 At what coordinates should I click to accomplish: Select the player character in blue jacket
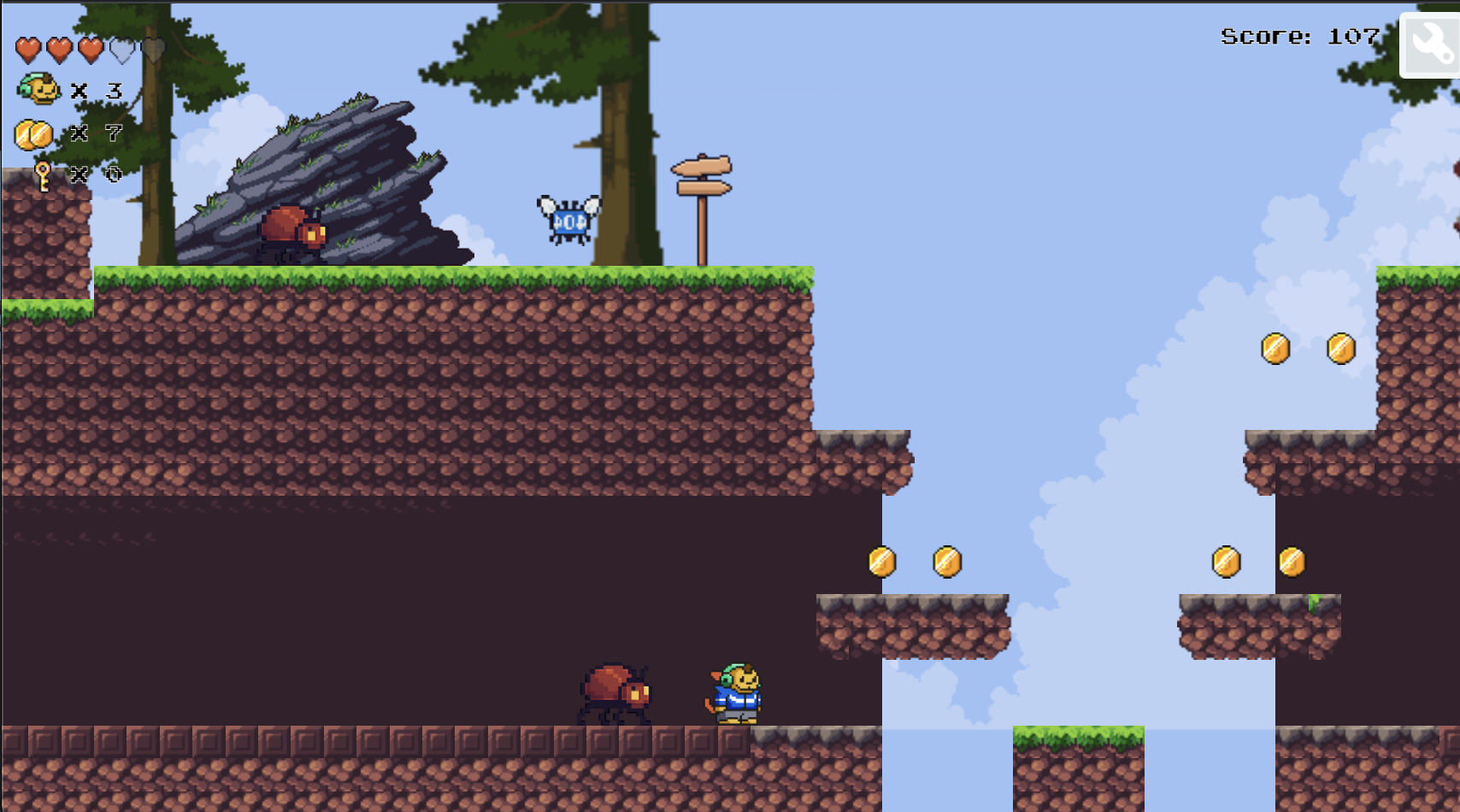coord(736,692)
